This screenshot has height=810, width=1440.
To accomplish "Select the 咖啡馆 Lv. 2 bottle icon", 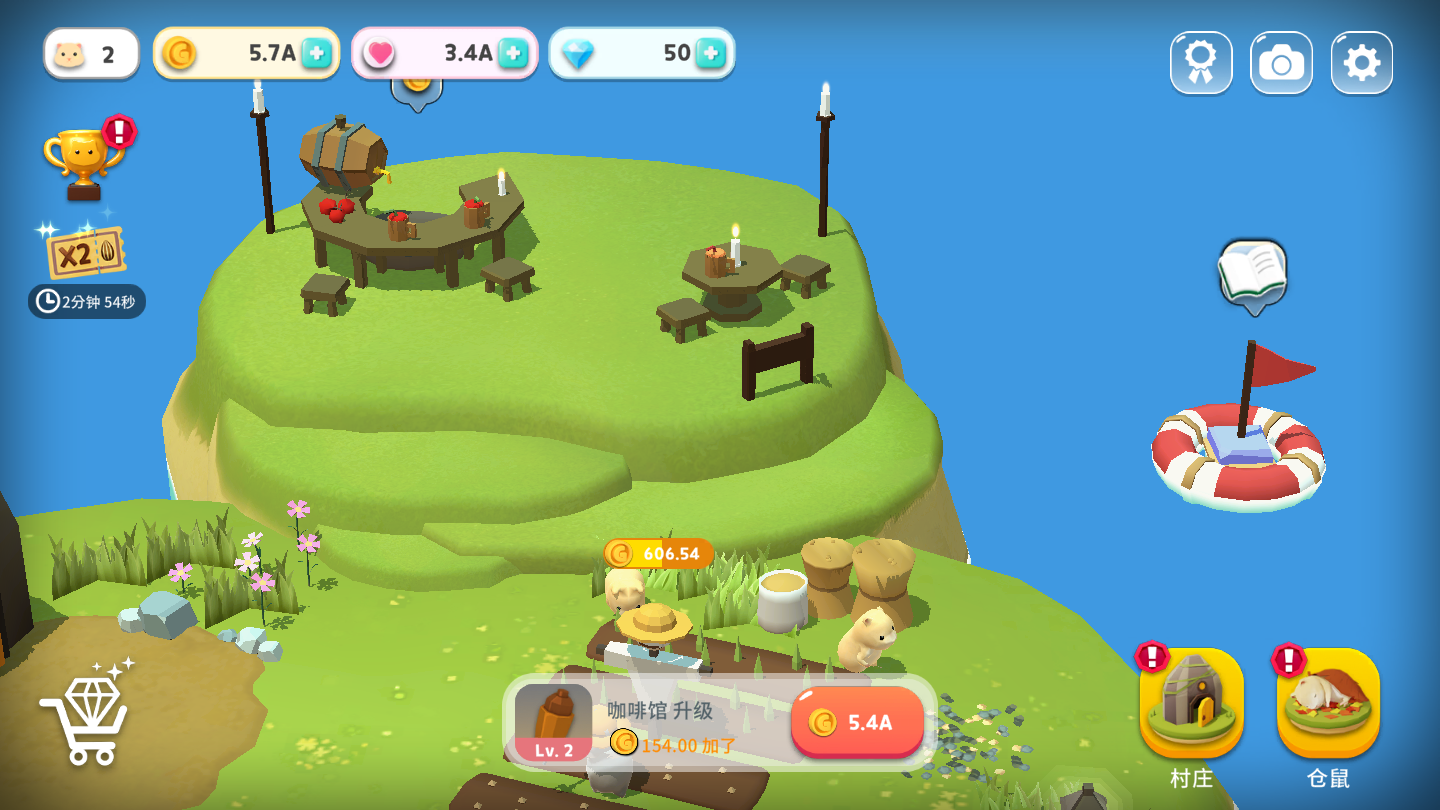I will pos(553,722).
